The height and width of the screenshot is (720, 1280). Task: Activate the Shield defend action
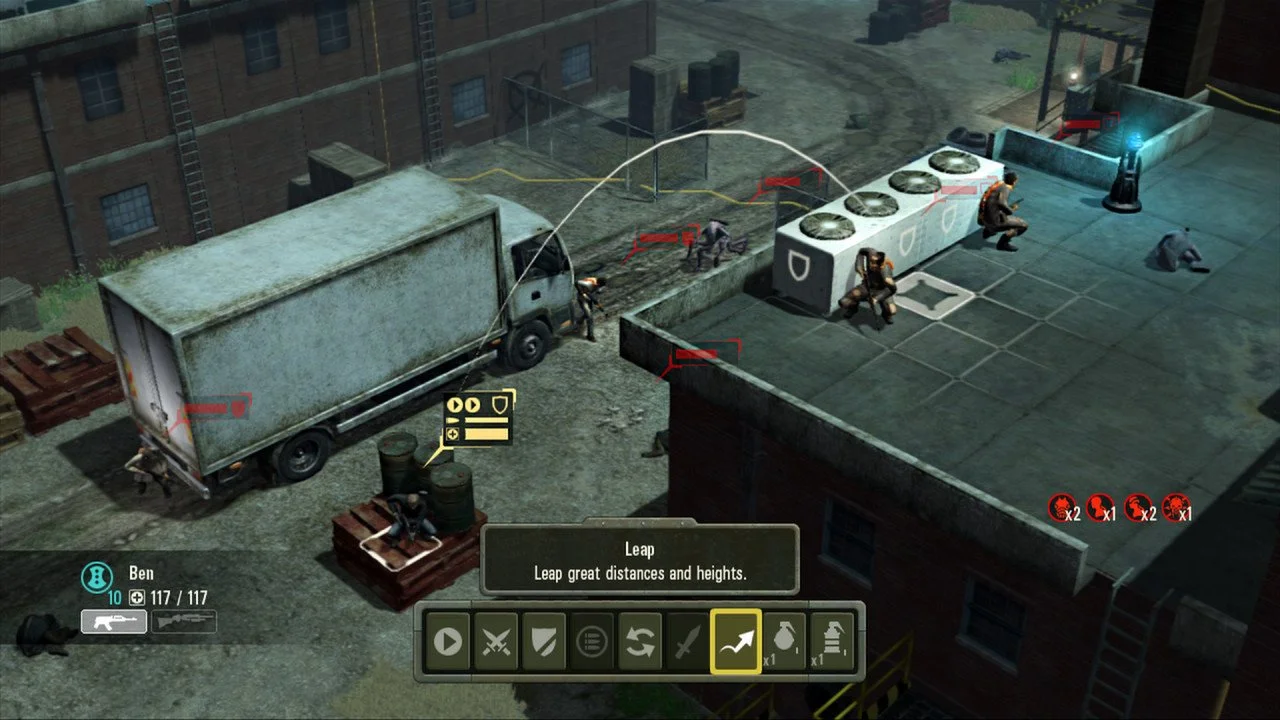[544, 643]
